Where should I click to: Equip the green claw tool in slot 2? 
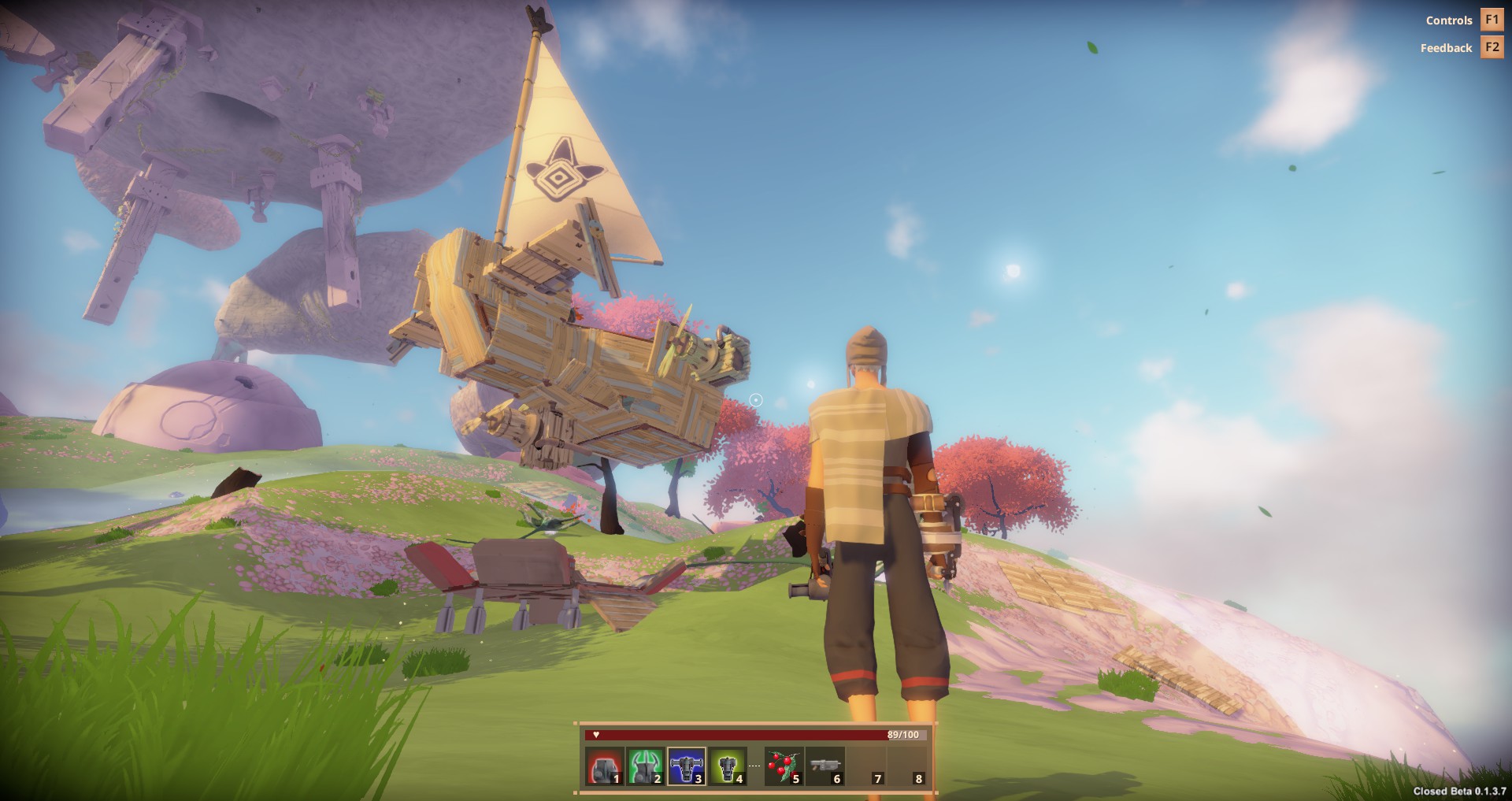646,766
